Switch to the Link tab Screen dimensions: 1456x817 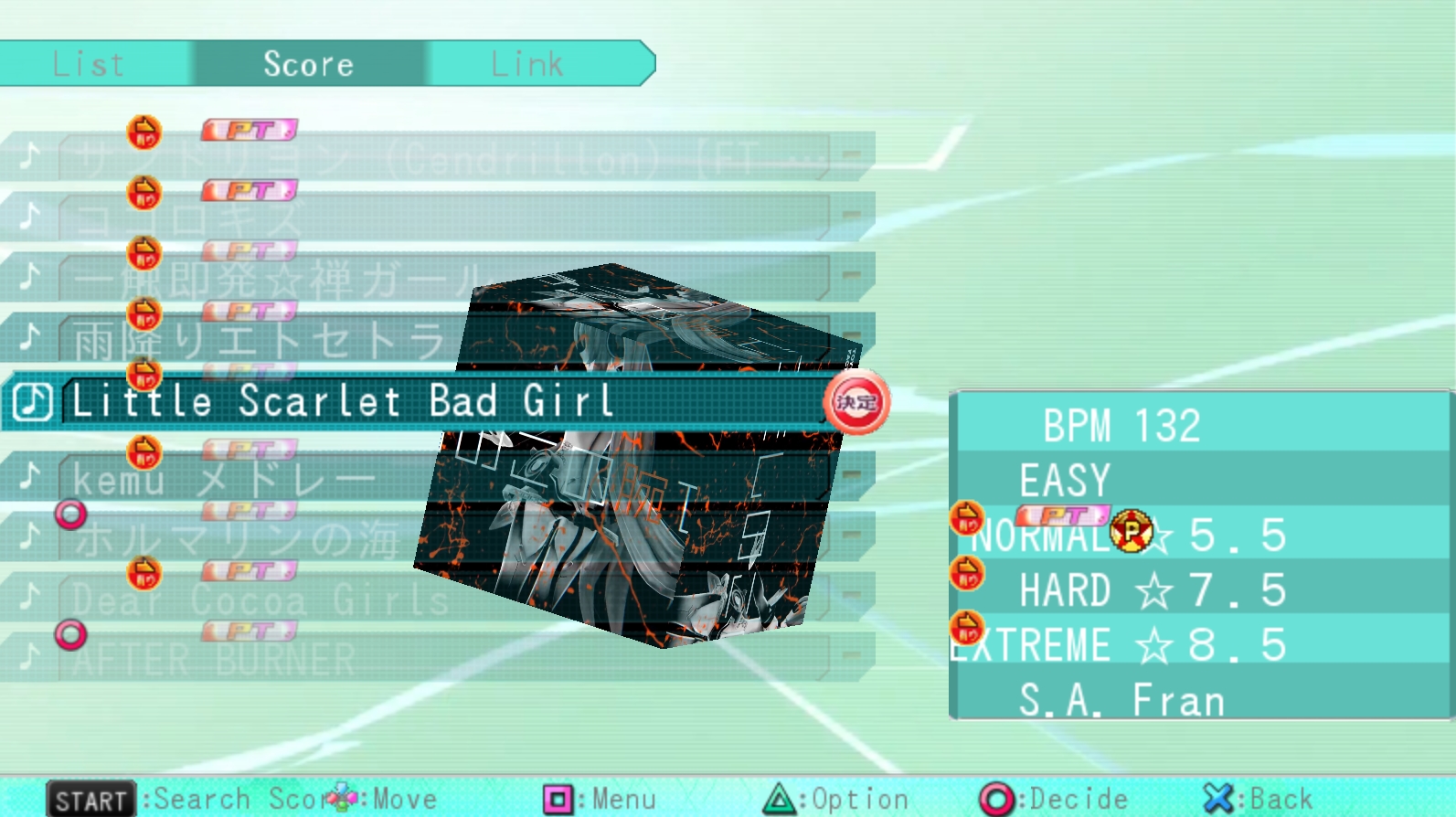527,64
